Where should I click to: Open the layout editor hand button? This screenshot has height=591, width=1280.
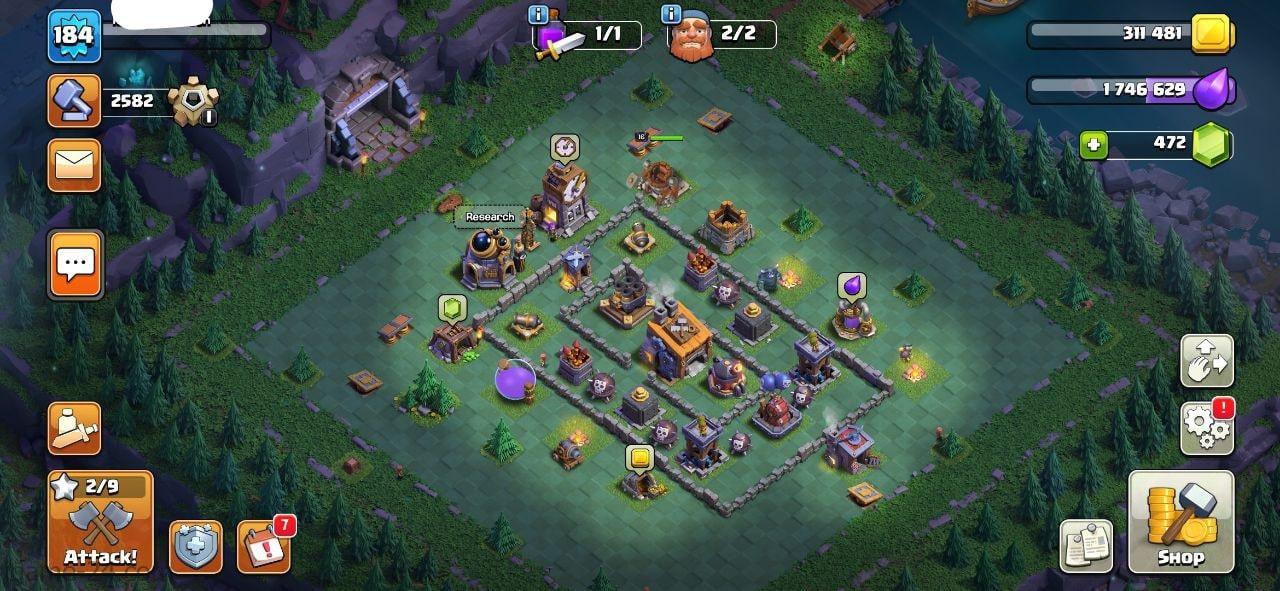pyautogui.click(x=1207, y=361)
